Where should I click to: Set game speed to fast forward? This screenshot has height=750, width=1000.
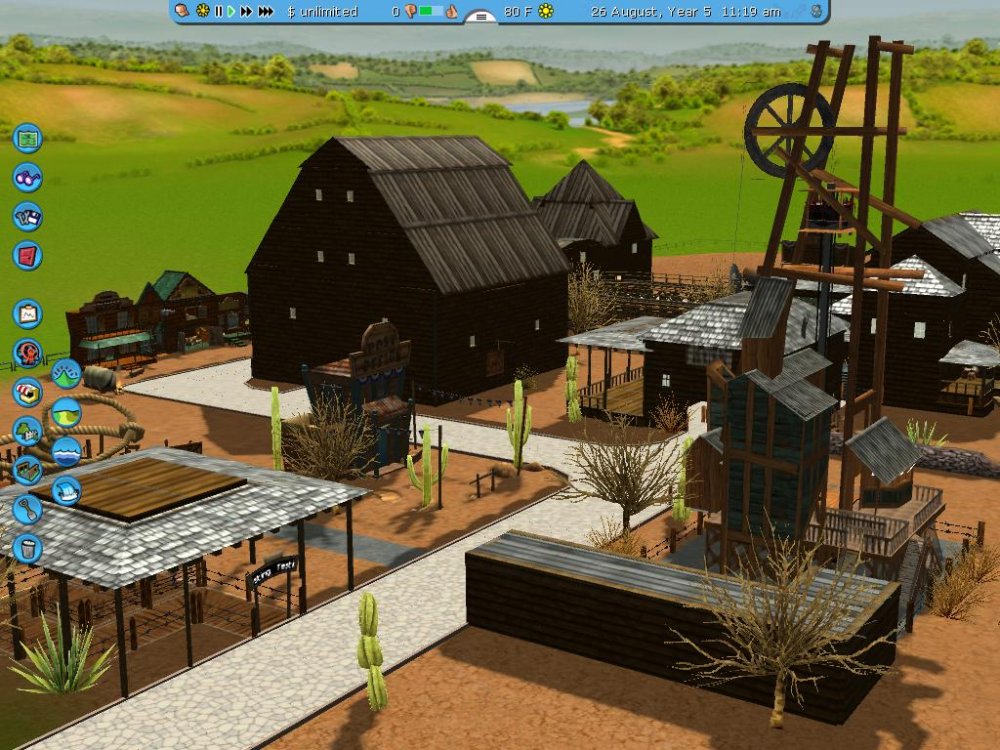point(246,11)
